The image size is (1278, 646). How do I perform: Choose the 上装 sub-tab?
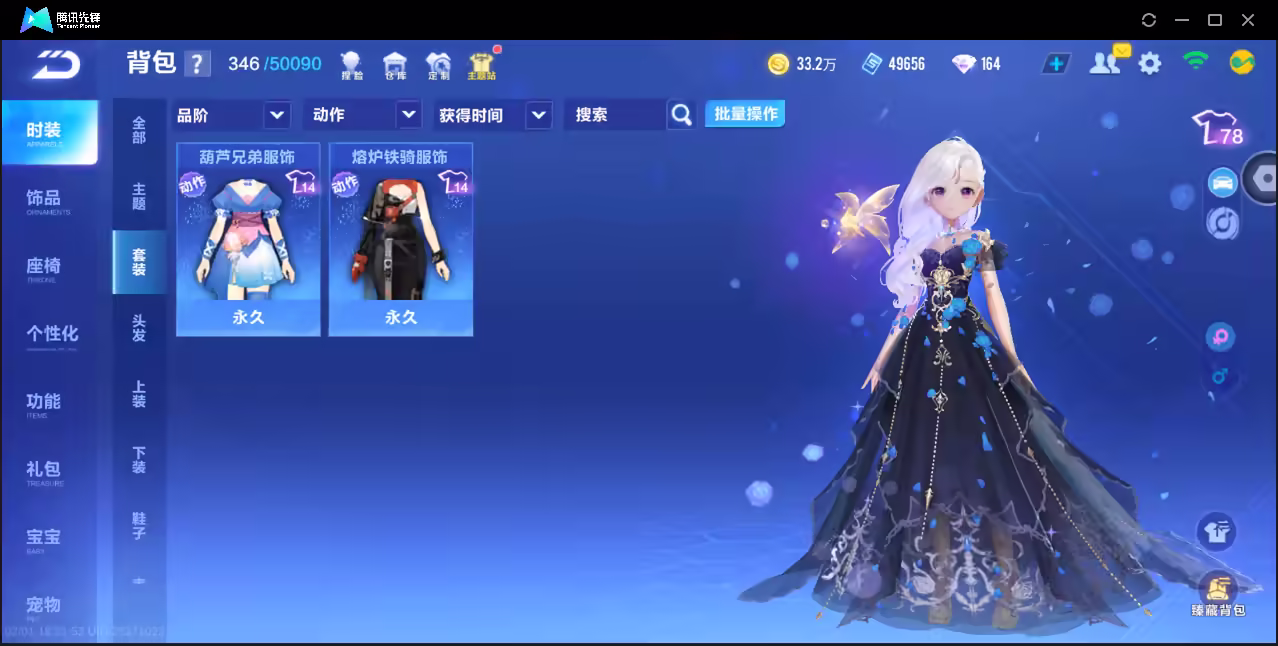point(139,394)
